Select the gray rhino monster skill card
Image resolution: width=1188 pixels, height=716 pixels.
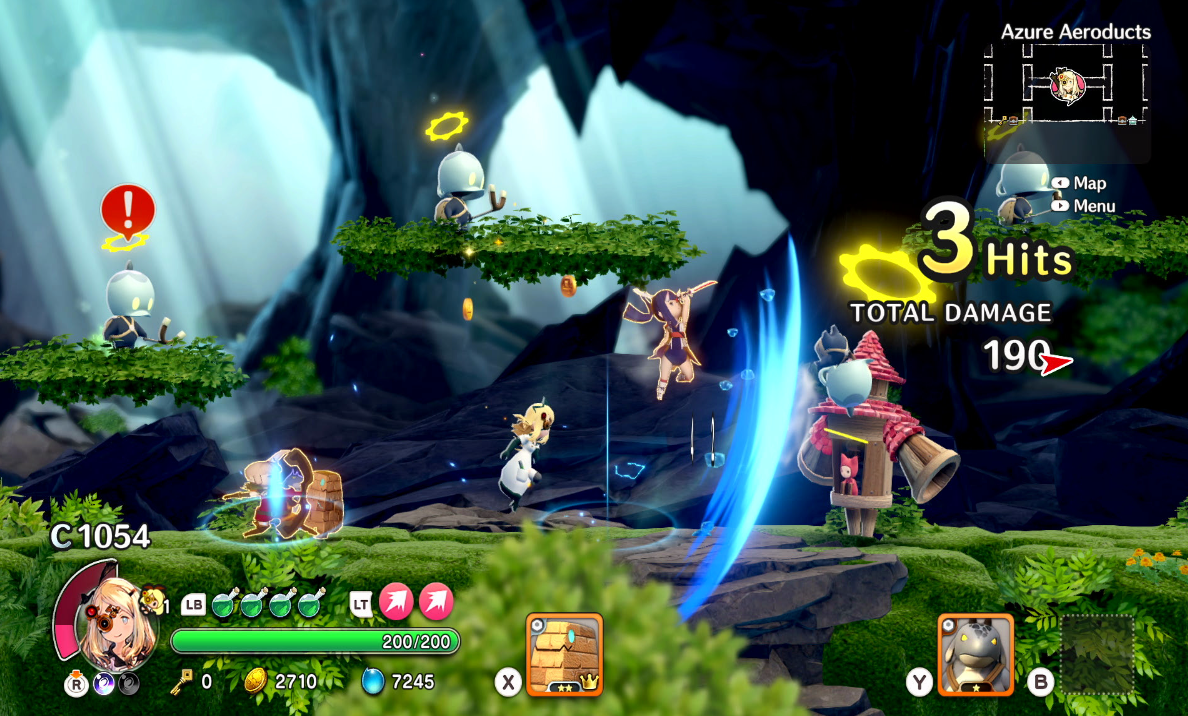click(x=975, y=654)
